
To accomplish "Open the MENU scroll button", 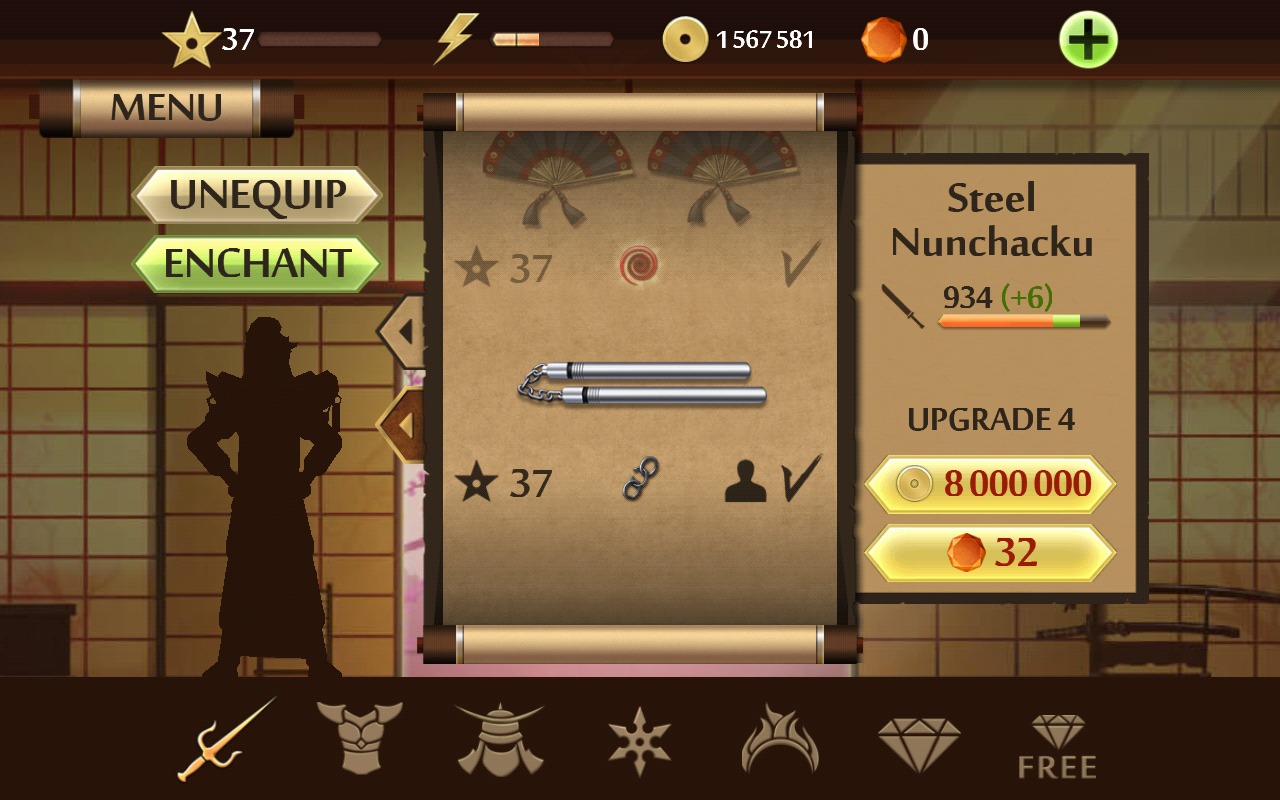I will [x=167, y=107].
